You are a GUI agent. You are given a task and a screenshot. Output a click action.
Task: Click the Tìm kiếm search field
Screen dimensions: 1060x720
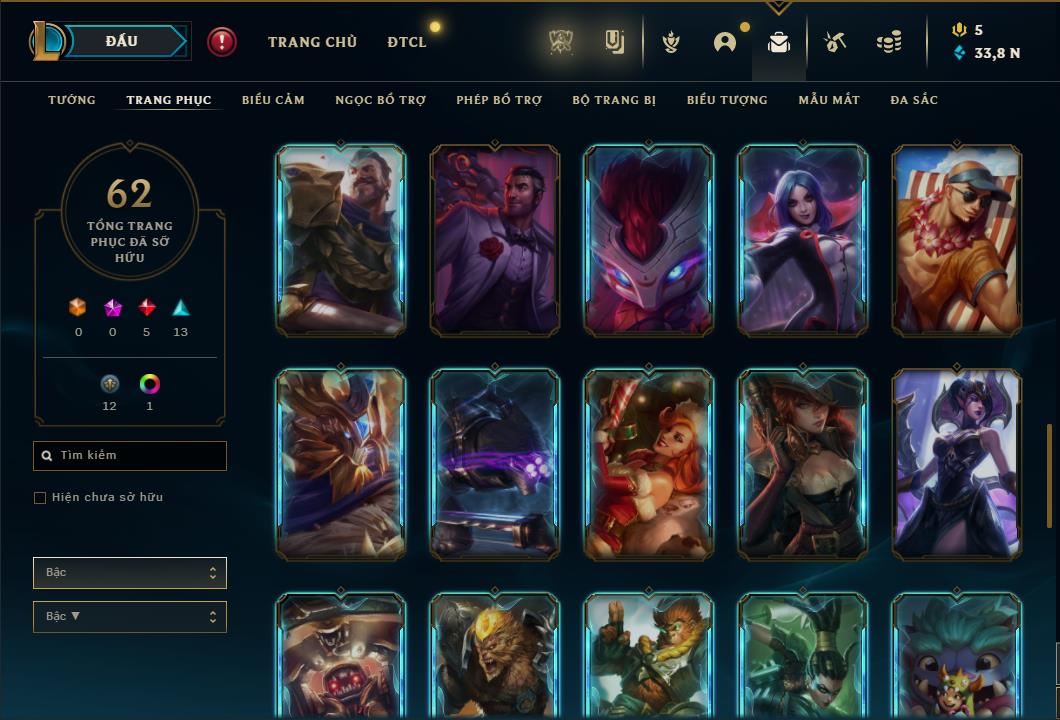click(130, 456)
